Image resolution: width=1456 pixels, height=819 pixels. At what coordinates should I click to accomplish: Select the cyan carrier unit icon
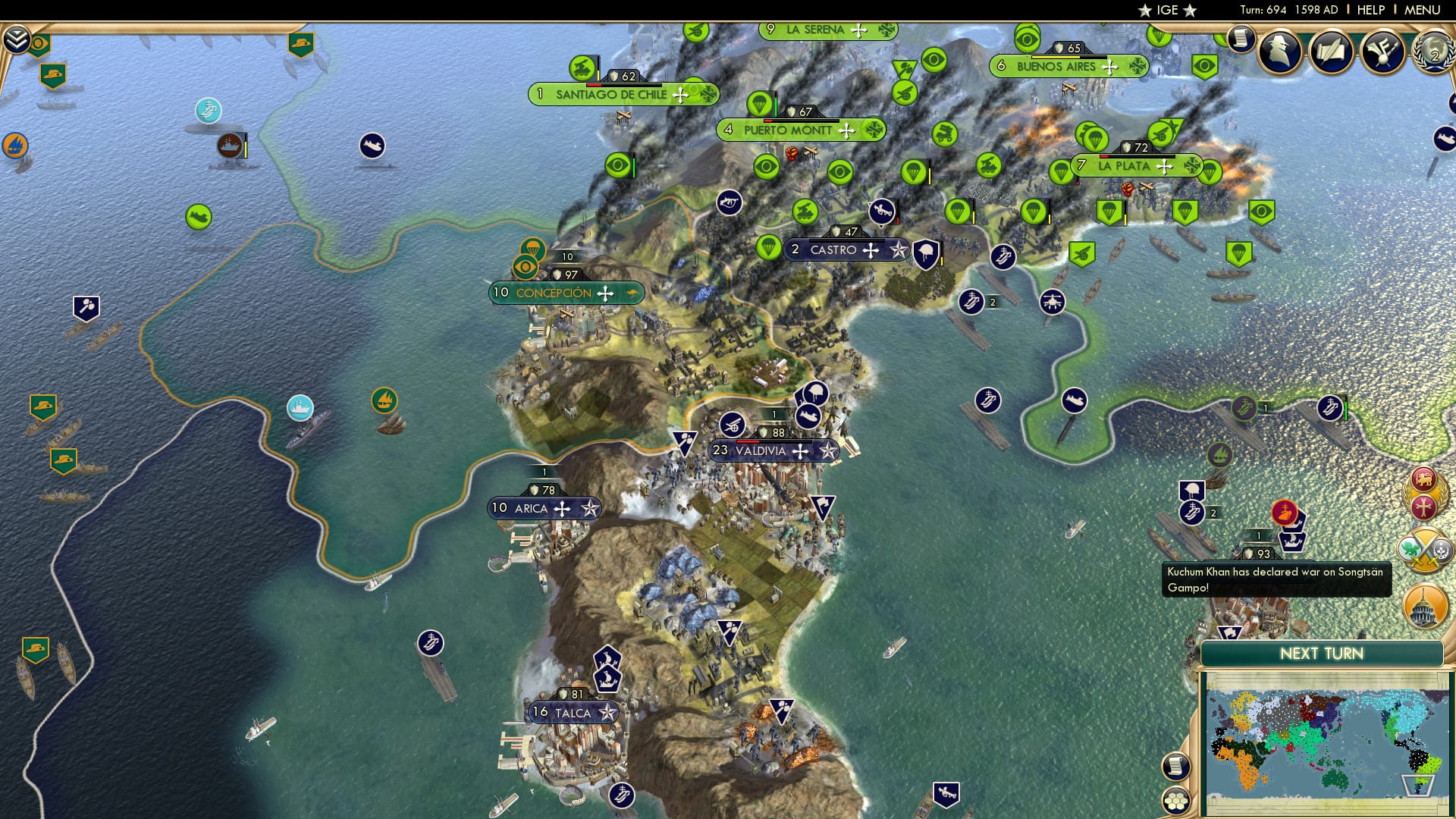click(x=207, y=111)
